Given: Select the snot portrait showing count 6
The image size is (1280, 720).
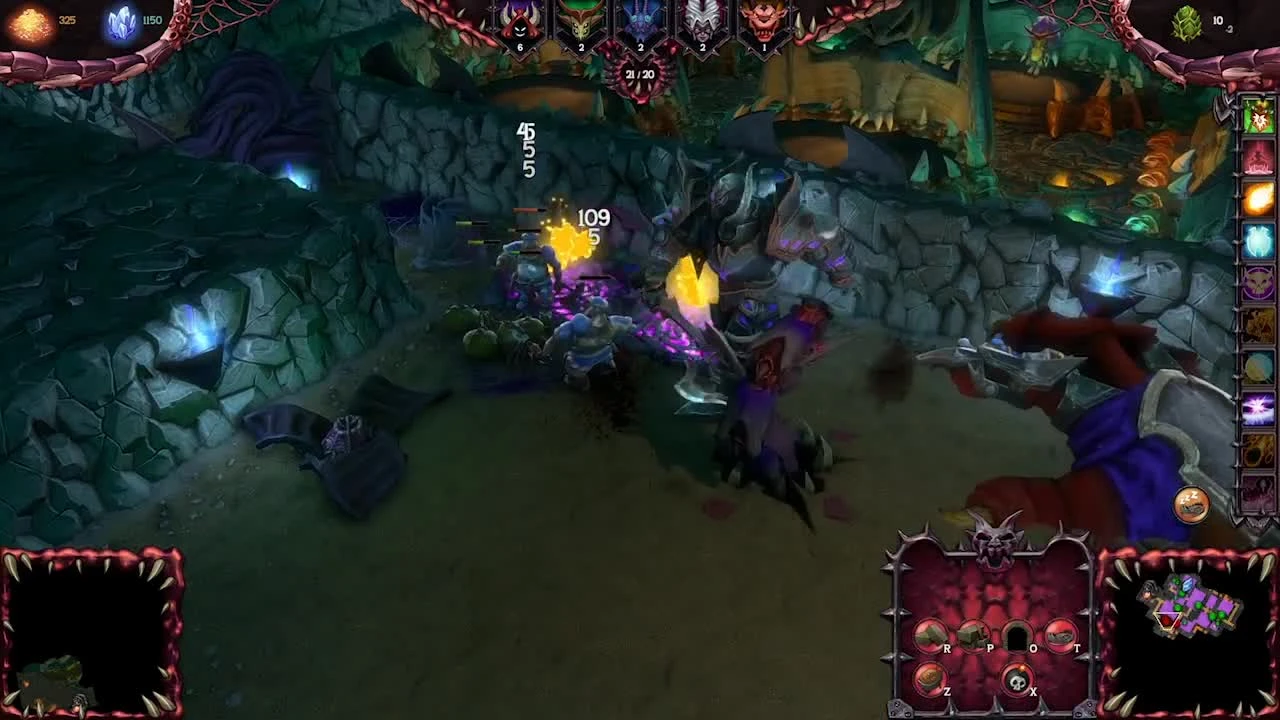Looking at the screenshot, I should coord(518,22).
